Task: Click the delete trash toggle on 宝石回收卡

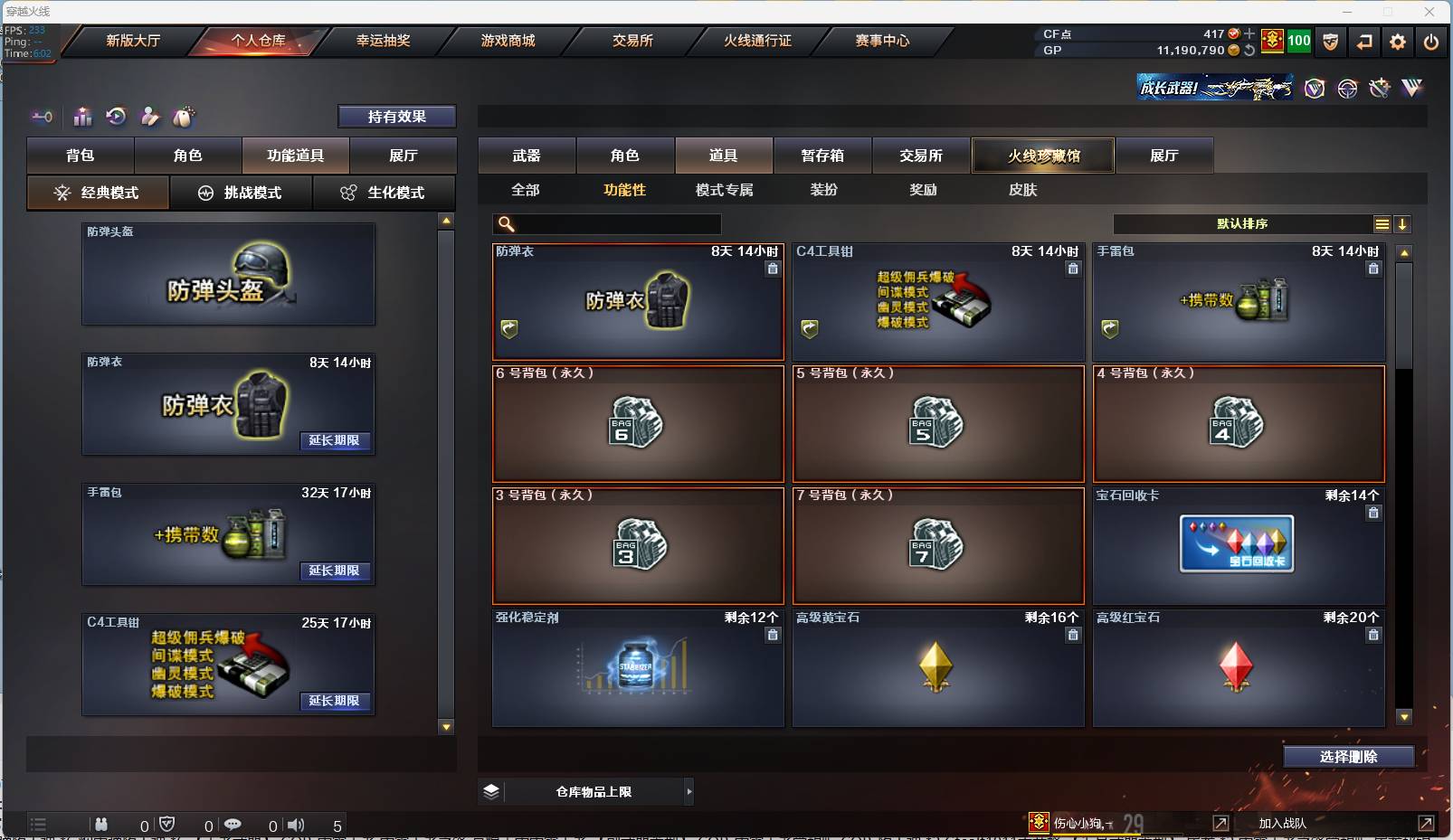Action: click(1373, 513)
